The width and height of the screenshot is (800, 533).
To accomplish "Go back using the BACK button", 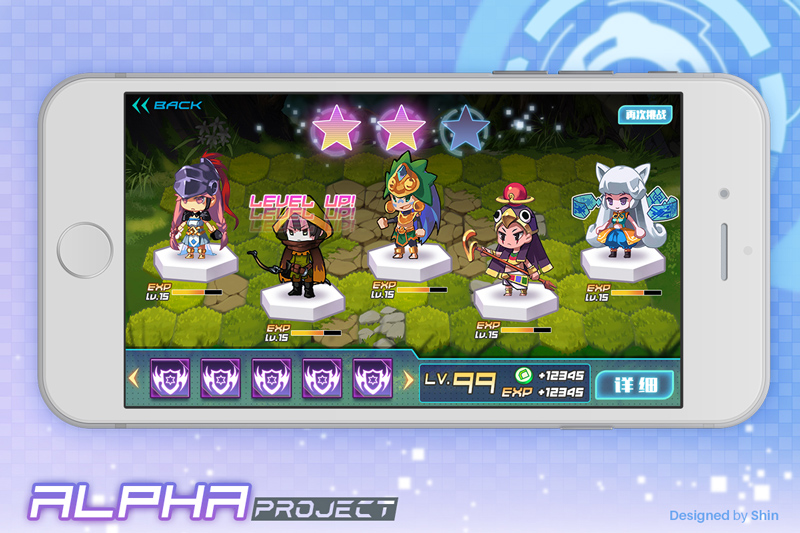I will [x=167, y=105].
